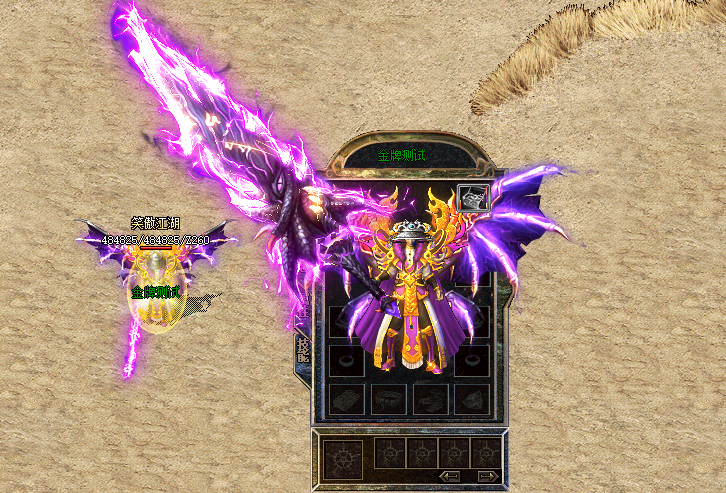726x493 pixels.
Task: Go to the previous equipment page arrow
Action: (450, 476)
